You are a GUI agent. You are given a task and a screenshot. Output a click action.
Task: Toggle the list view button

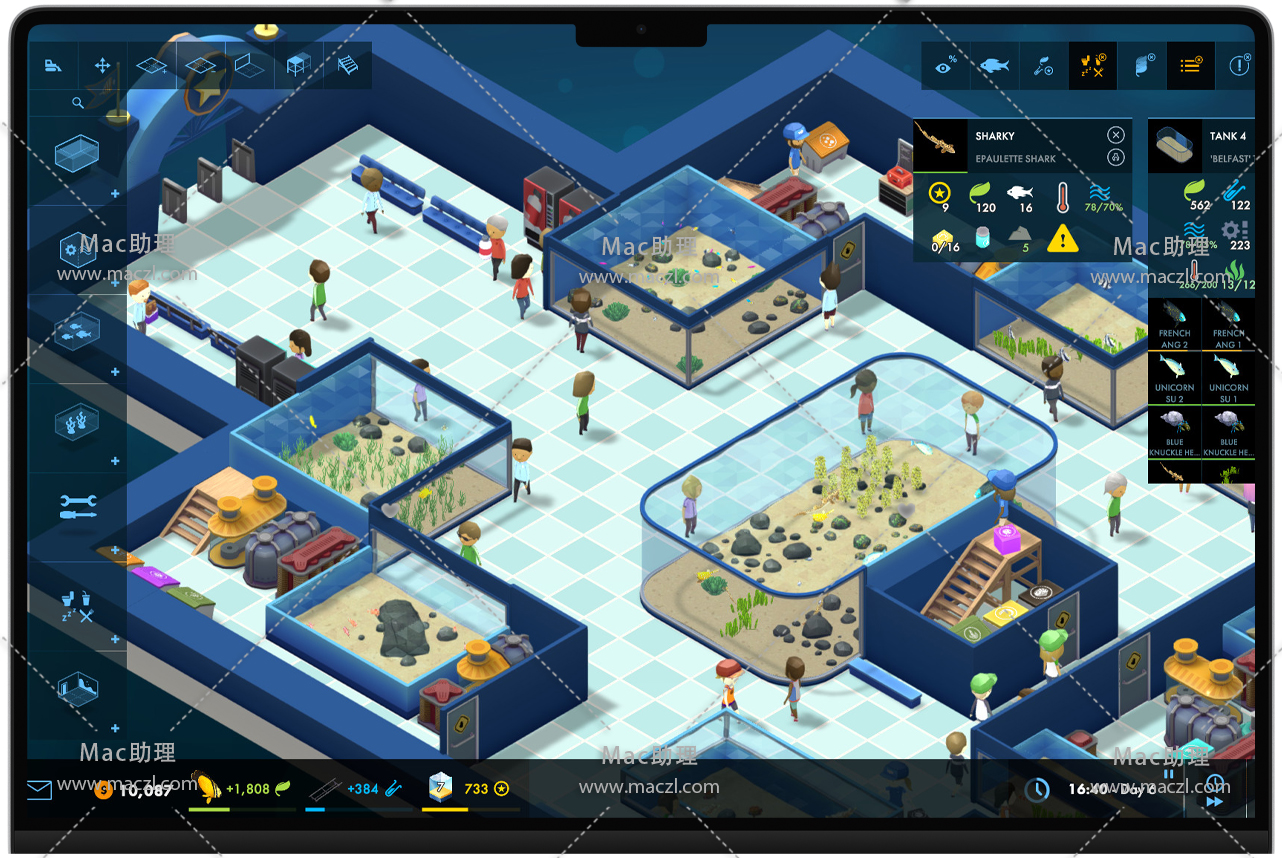1190,66
